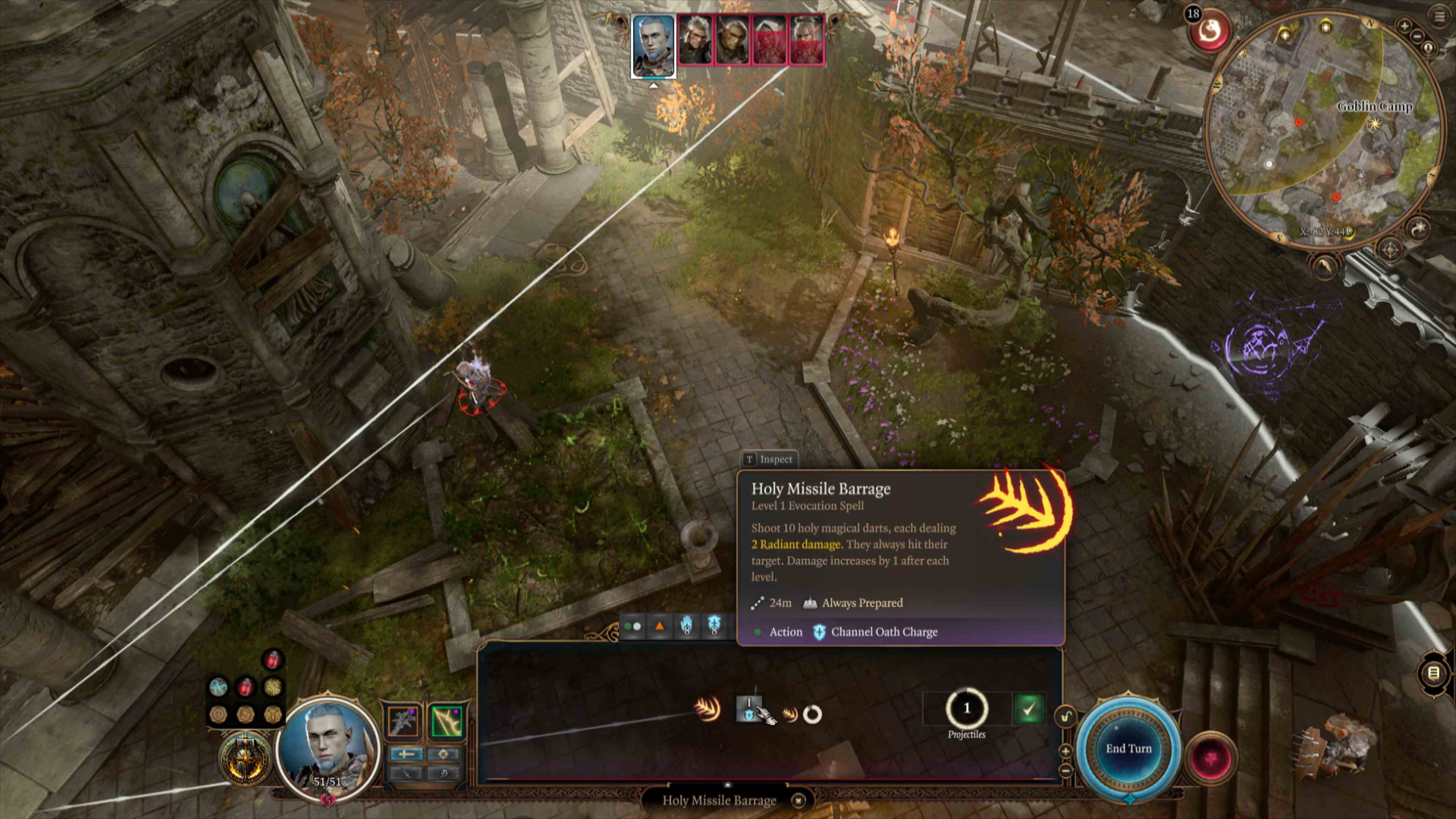
Task: Select the Holy Missile Barrage spell icon
Action: (x=707, y=709)
